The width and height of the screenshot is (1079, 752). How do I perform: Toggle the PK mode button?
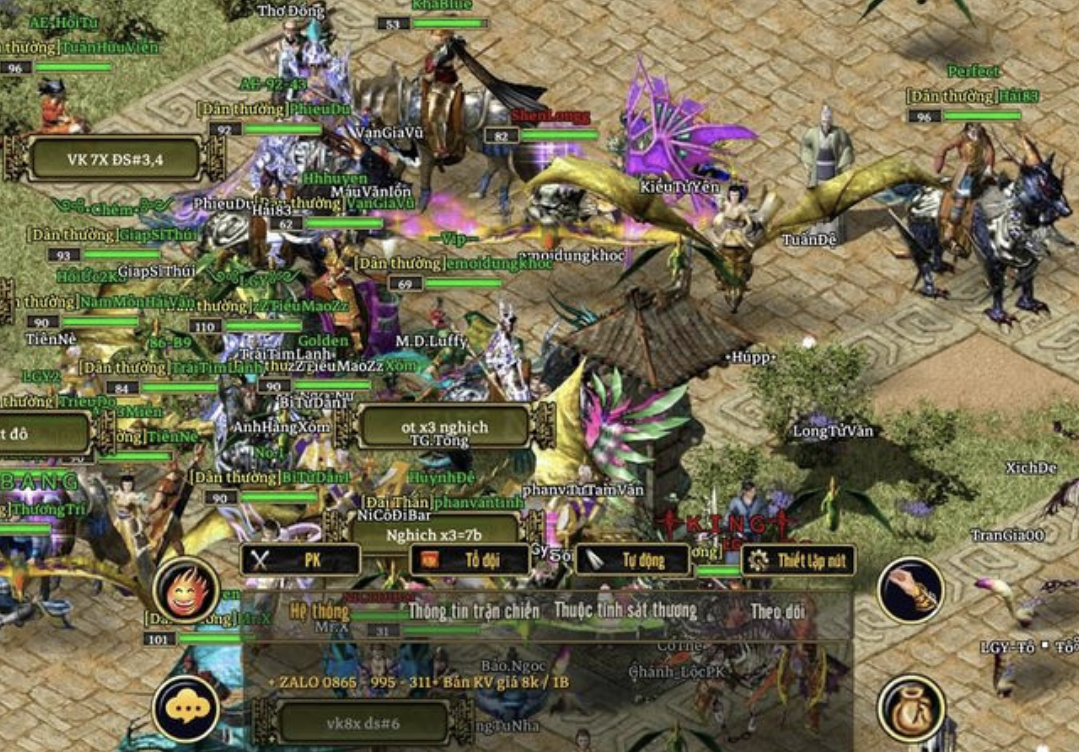coord(300,560)
